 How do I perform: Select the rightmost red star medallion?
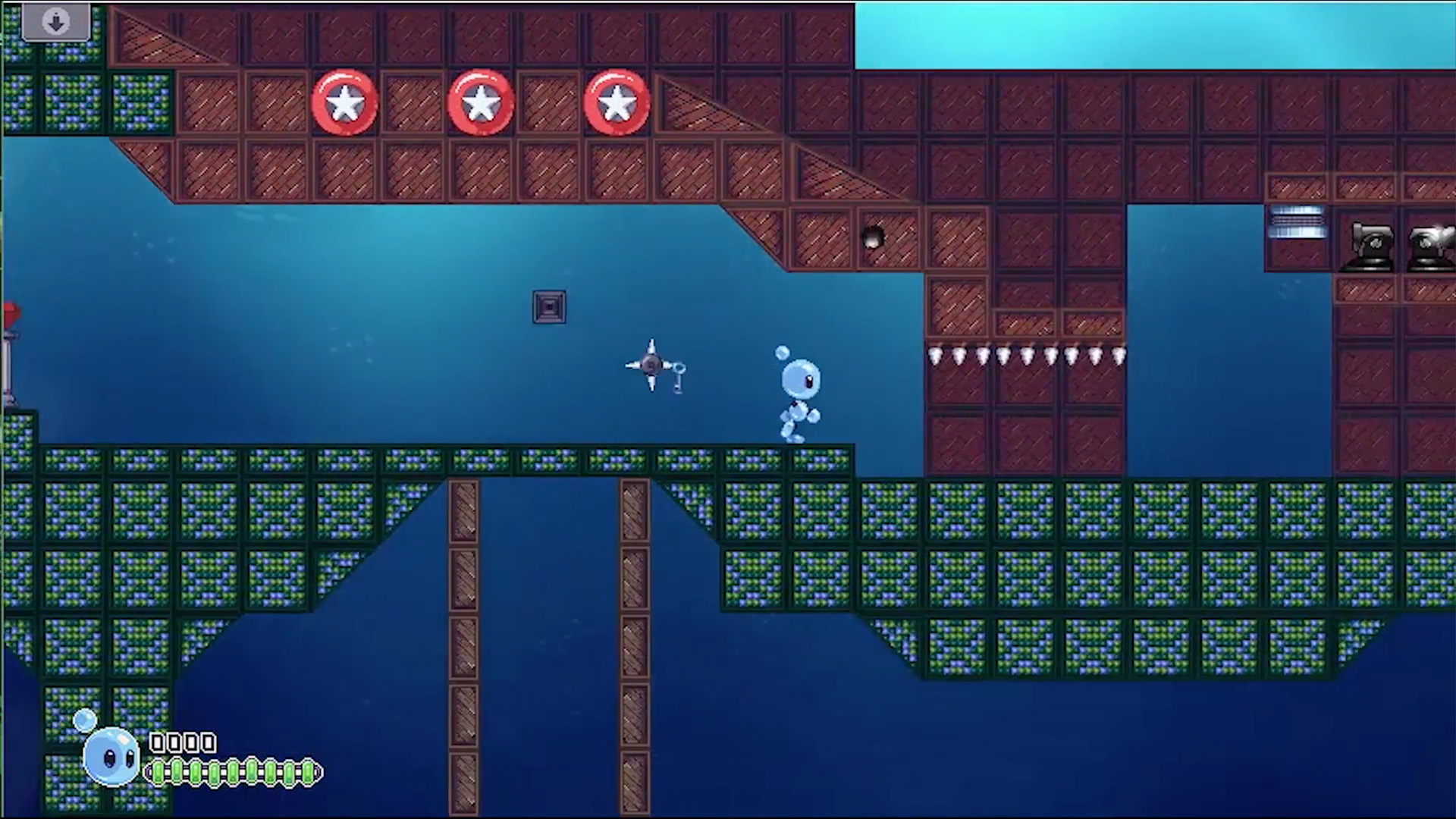click(x=616, y=102)
